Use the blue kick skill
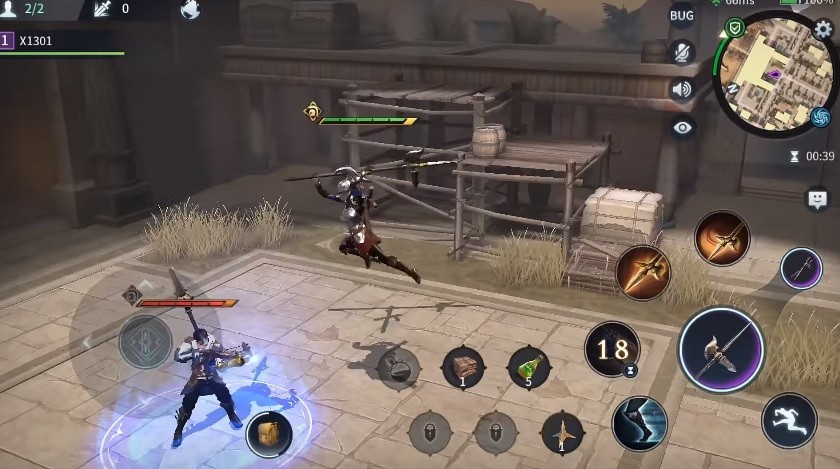 tap(639, 422)
